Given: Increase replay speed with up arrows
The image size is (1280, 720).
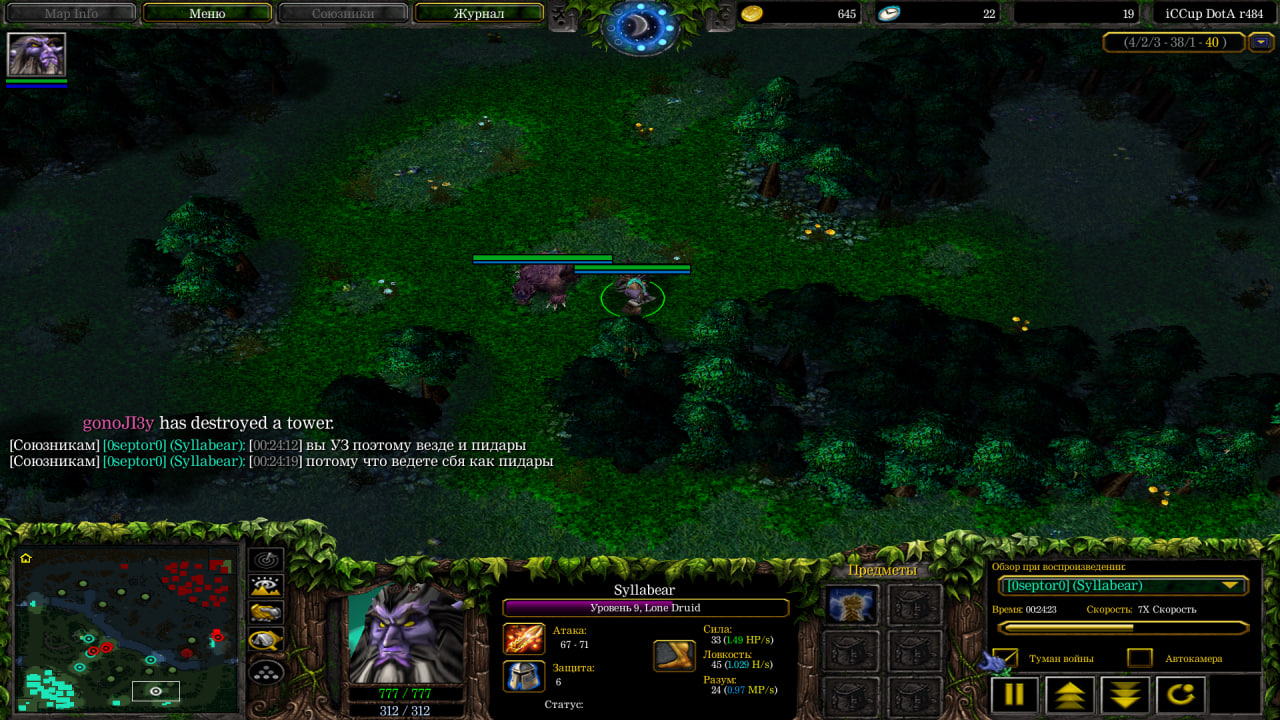Looking at the screenshot, I should click(x=1069, y=694).
